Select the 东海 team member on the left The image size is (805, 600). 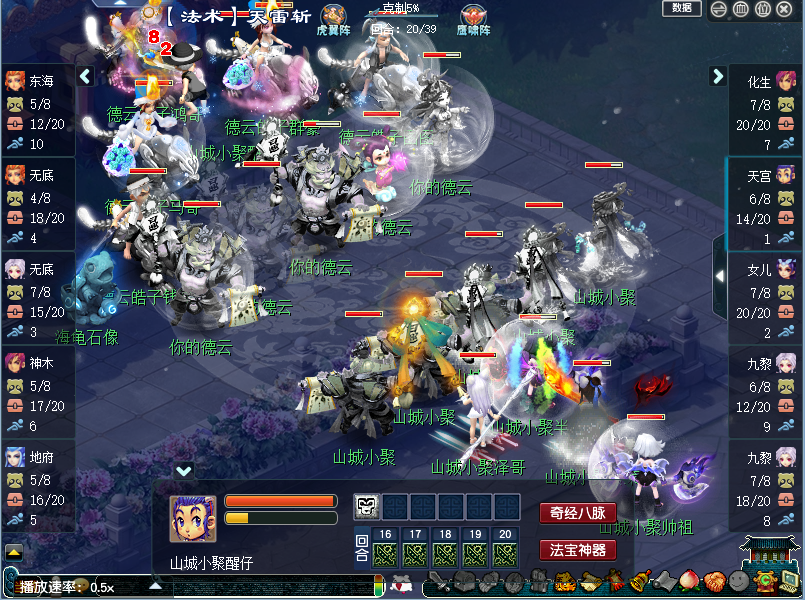pyautogui.click(x=37, y=111)
